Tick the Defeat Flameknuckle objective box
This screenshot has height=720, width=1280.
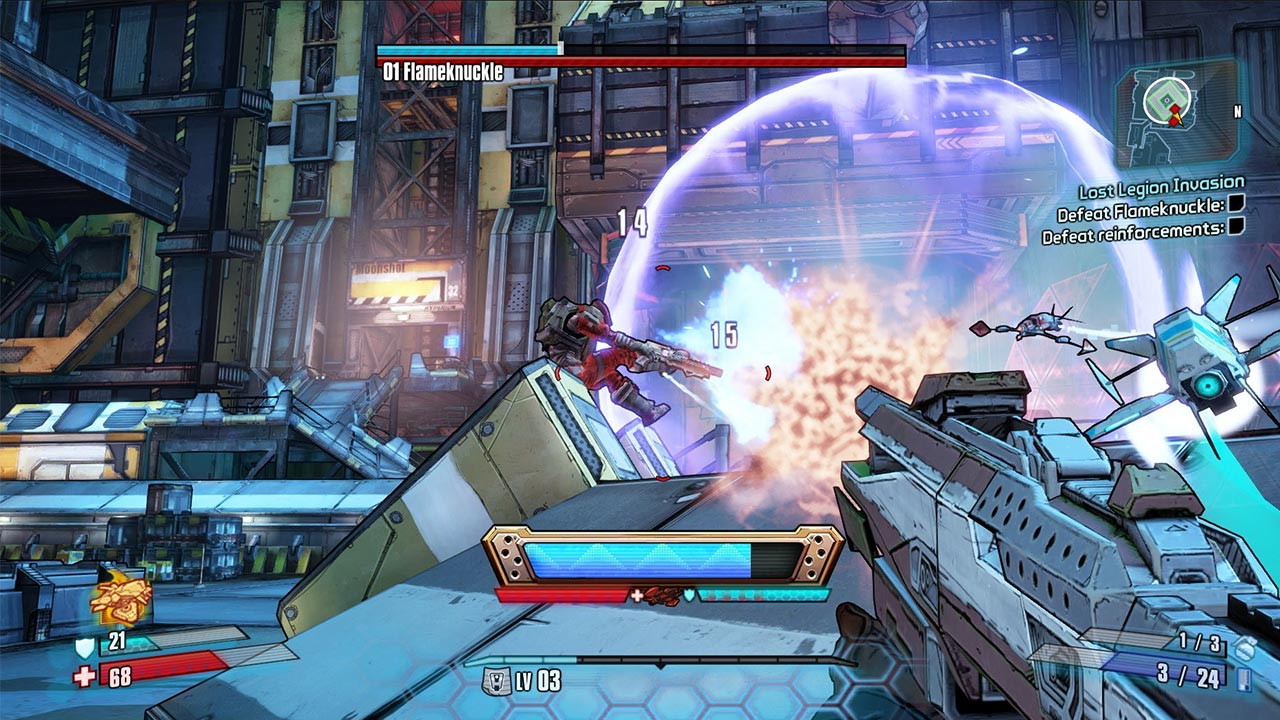click(x=1236, y=205)
